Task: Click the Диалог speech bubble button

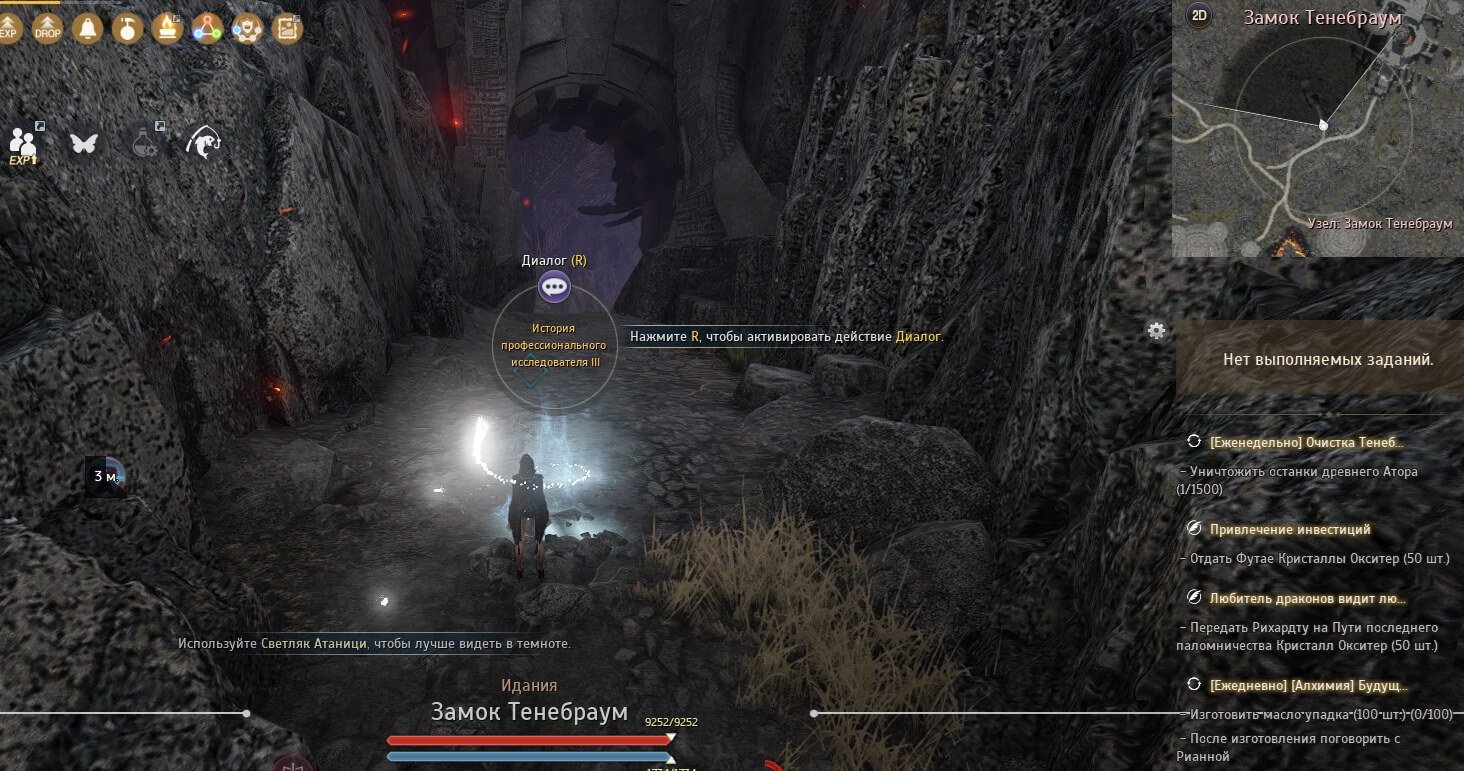Action: click(554, 288)
